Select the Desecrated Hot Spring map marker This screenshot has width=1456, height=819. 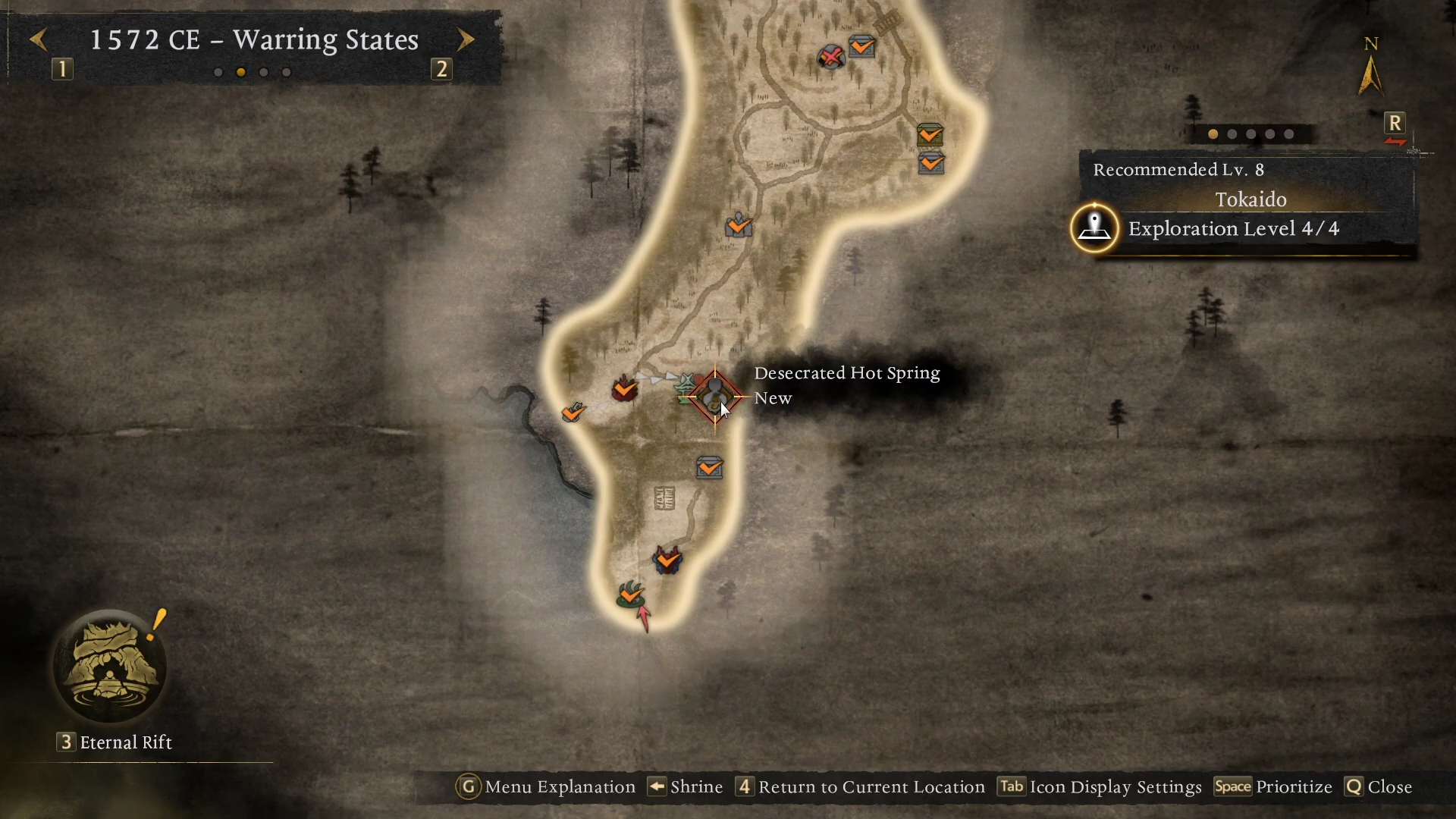pyautogui.click(x=714, y=396)
